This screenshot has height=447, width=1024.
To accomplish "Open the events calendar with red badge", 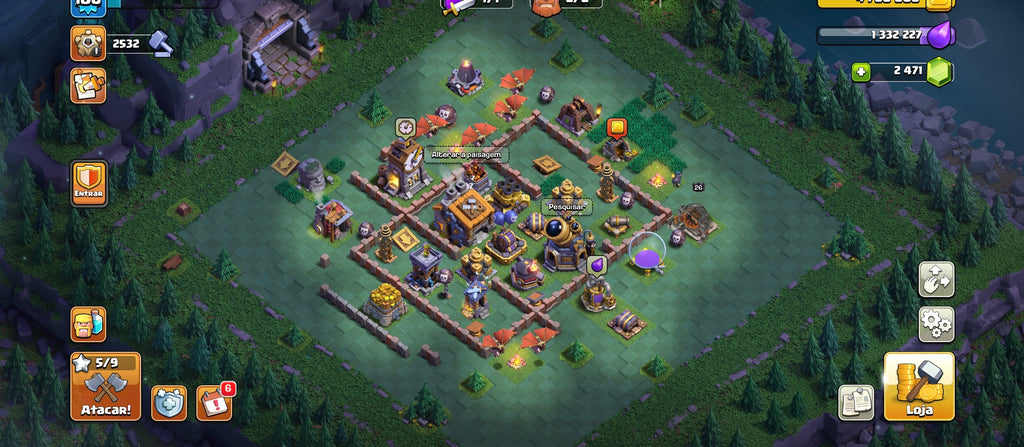I will 213,402.
